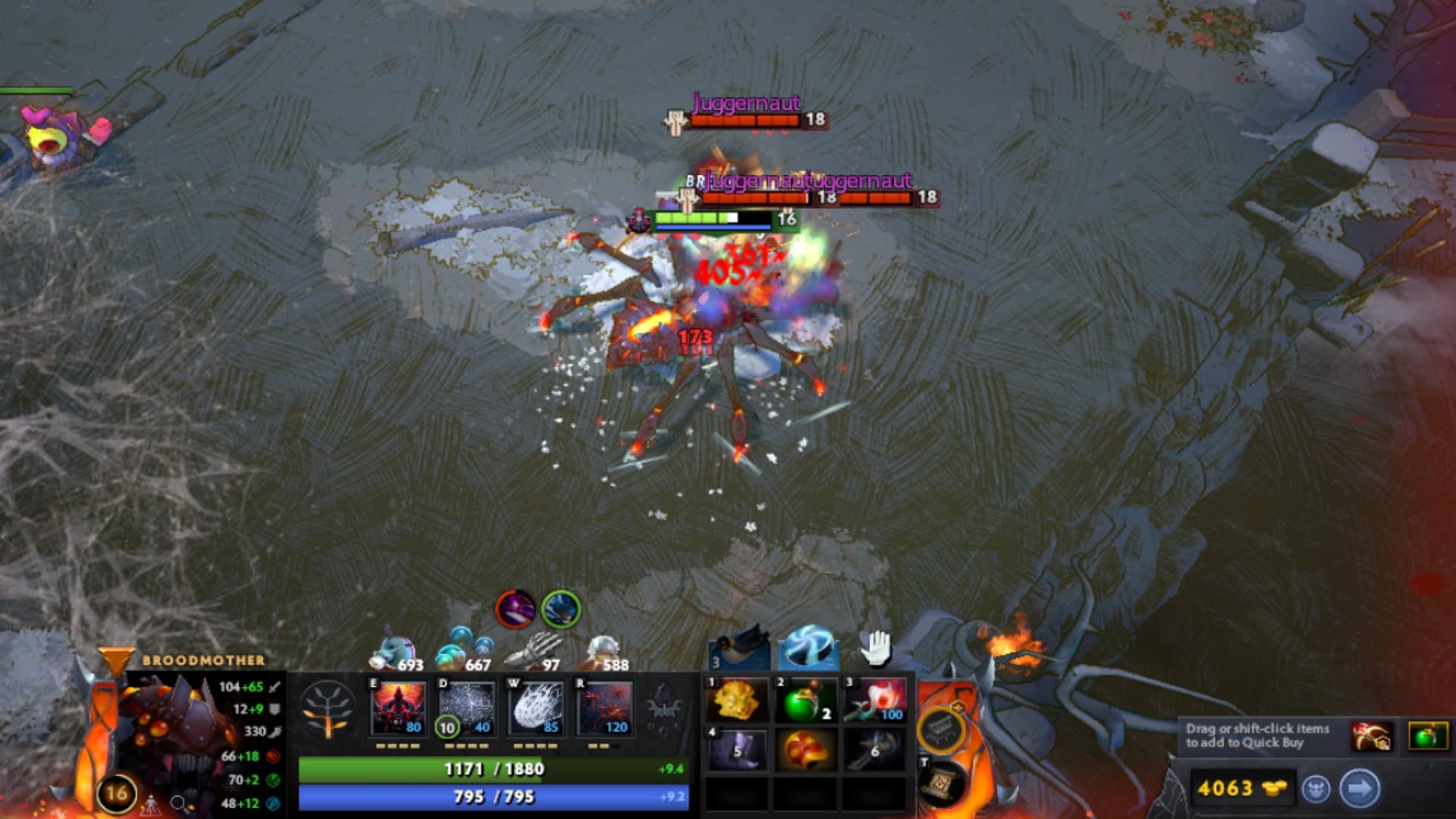Click the buff icon showing 588
1456x819 pixels.
pyautogui.click(x=603, y=648)
